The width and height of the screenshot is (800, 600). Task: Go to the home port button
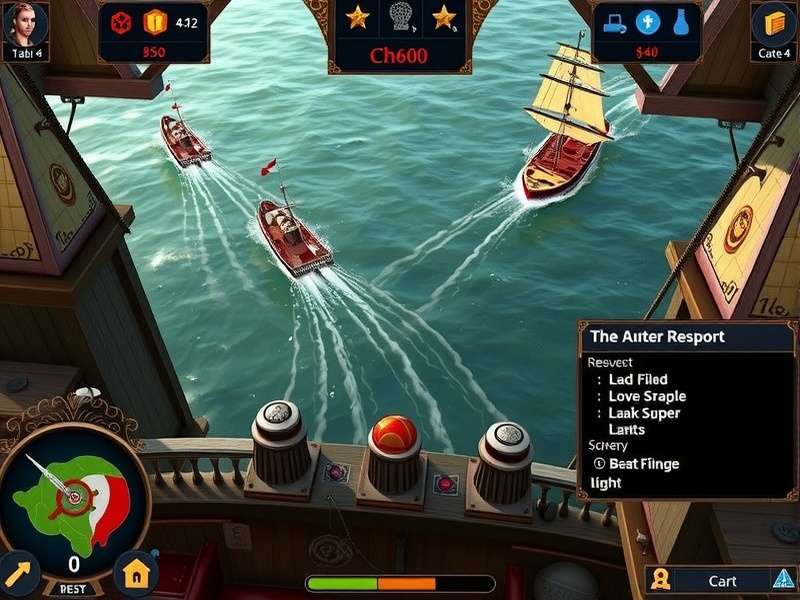136,573
